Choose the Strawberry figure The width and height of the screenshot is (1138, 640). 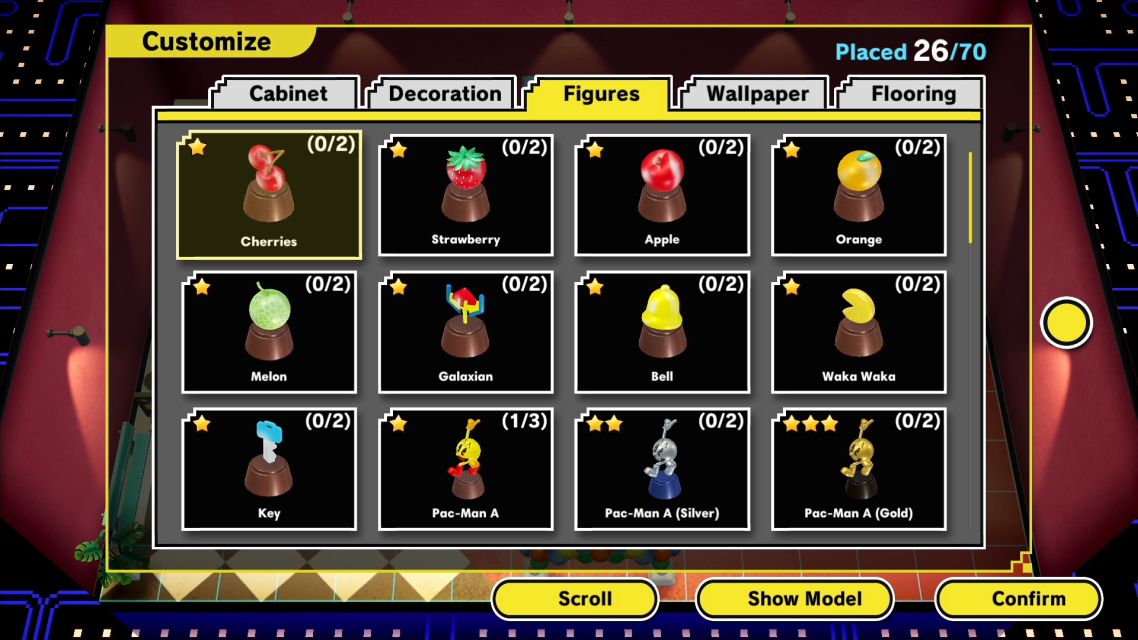[466, 196]
